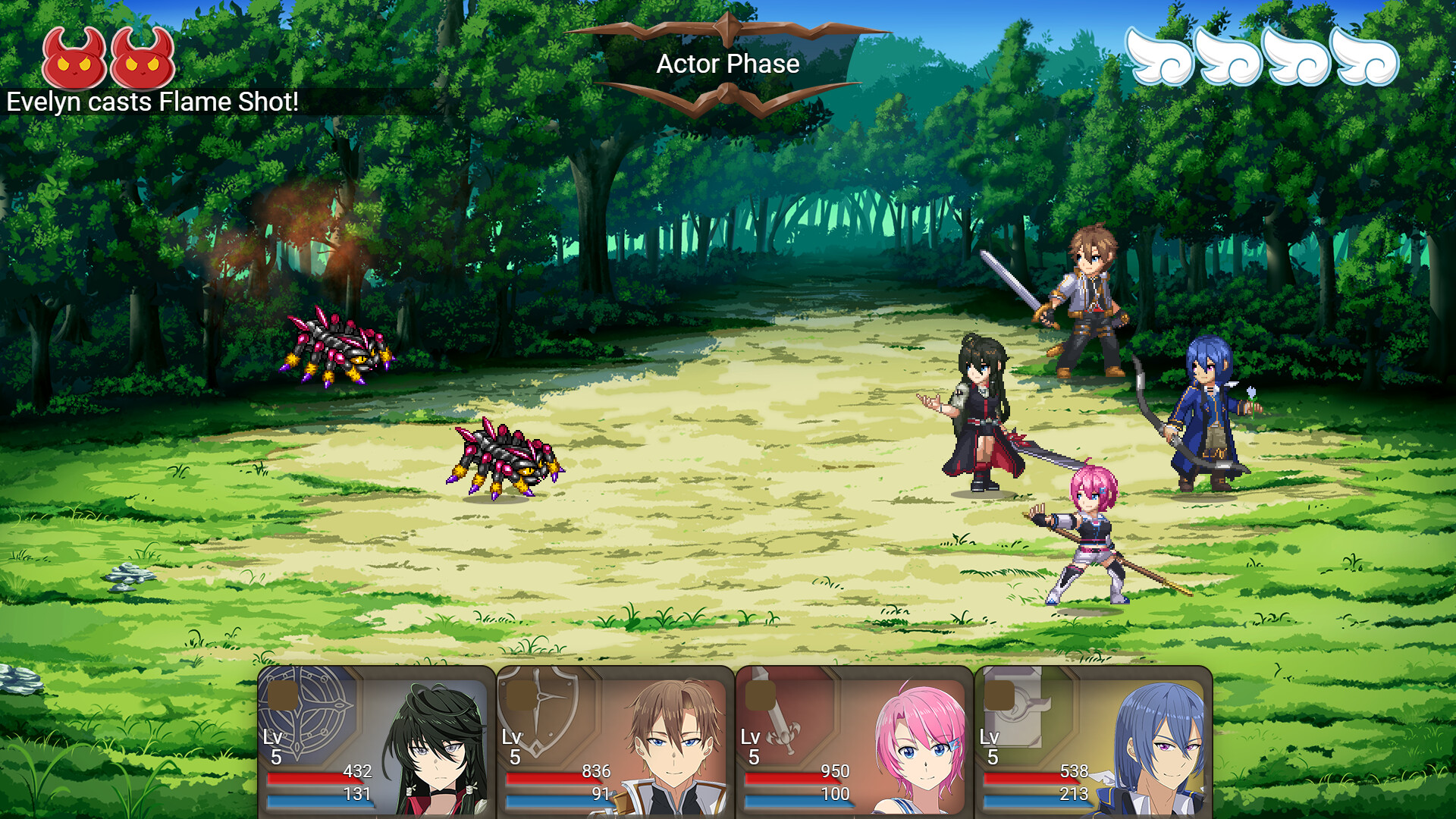Click the Actor Phase banner
Viewport: 1456px width, 819px height.
click(x=728, y=64)
